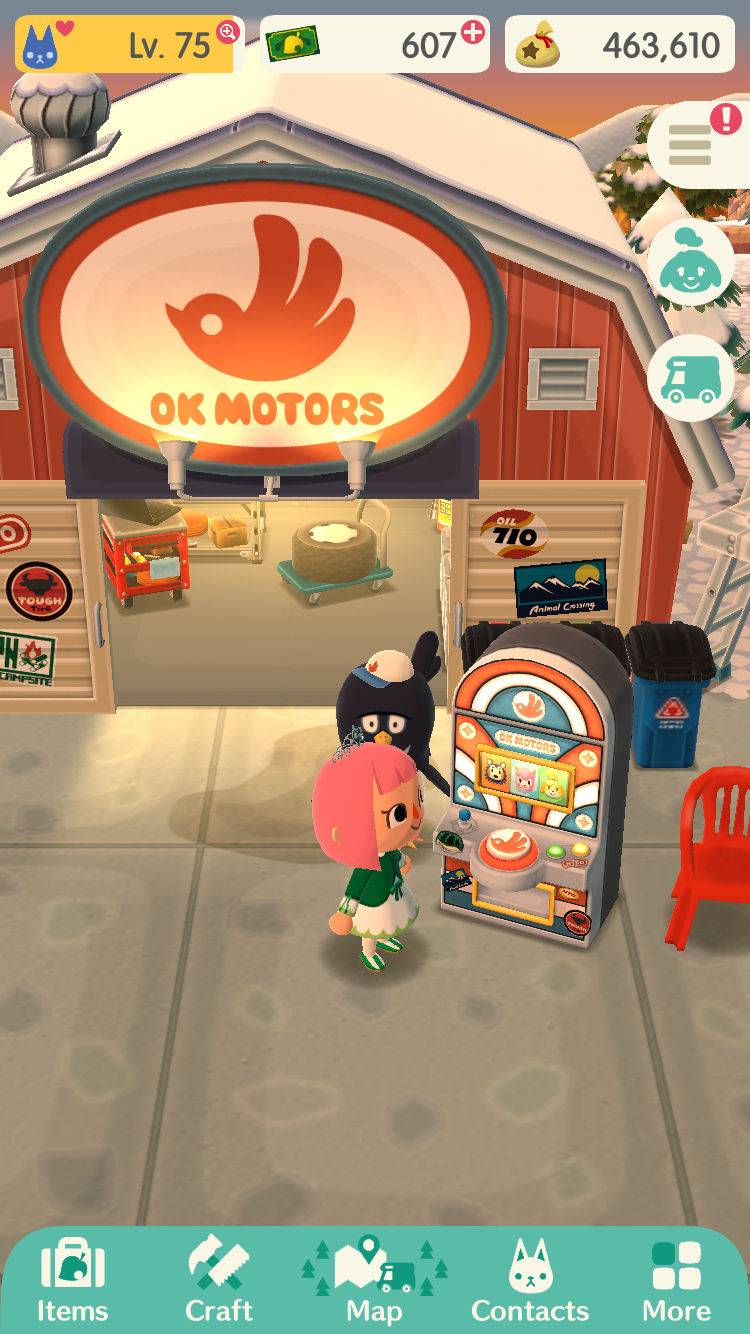Open the Contacts list

click(530, 1280)
